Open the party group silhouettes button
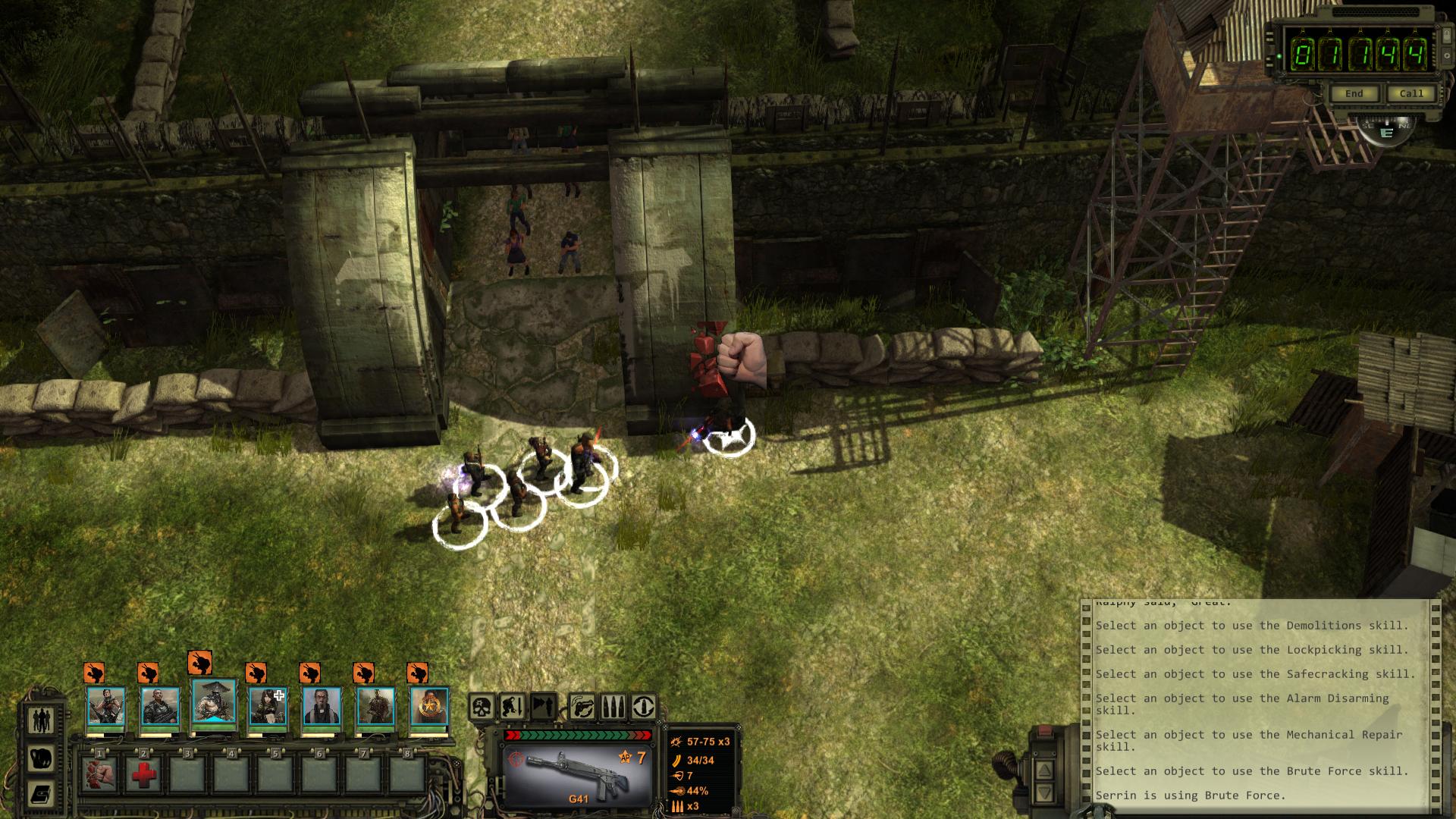1456x819 pixels. point(40,720)
